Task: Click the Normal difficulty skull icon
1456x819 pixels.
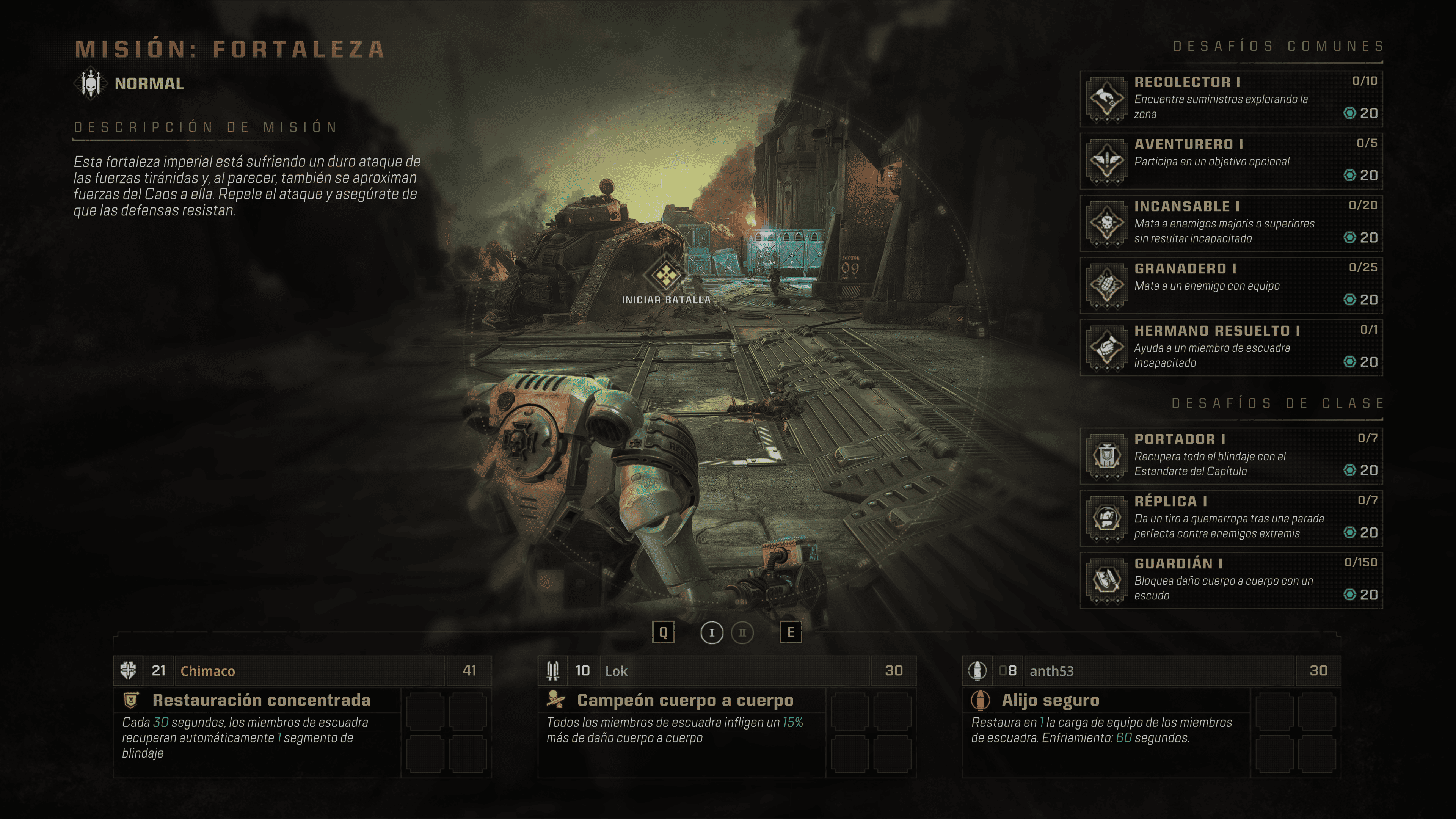Action: click(91, 84)
